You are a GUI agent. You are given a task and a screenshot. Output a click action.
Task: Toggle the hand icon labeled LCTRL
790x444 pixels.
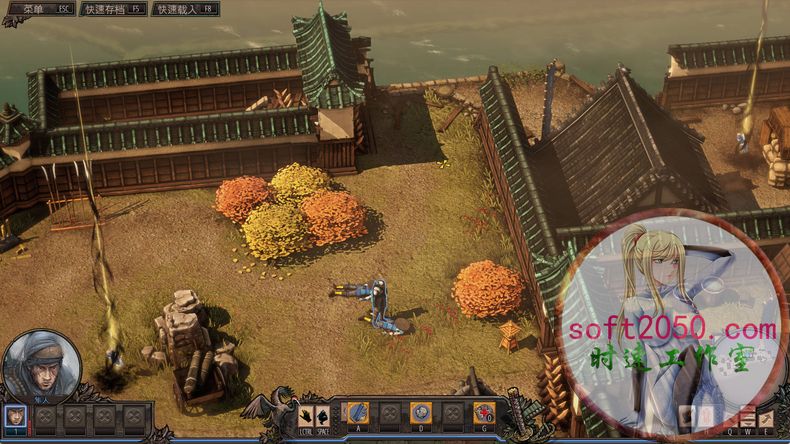(x=306, y=413)
